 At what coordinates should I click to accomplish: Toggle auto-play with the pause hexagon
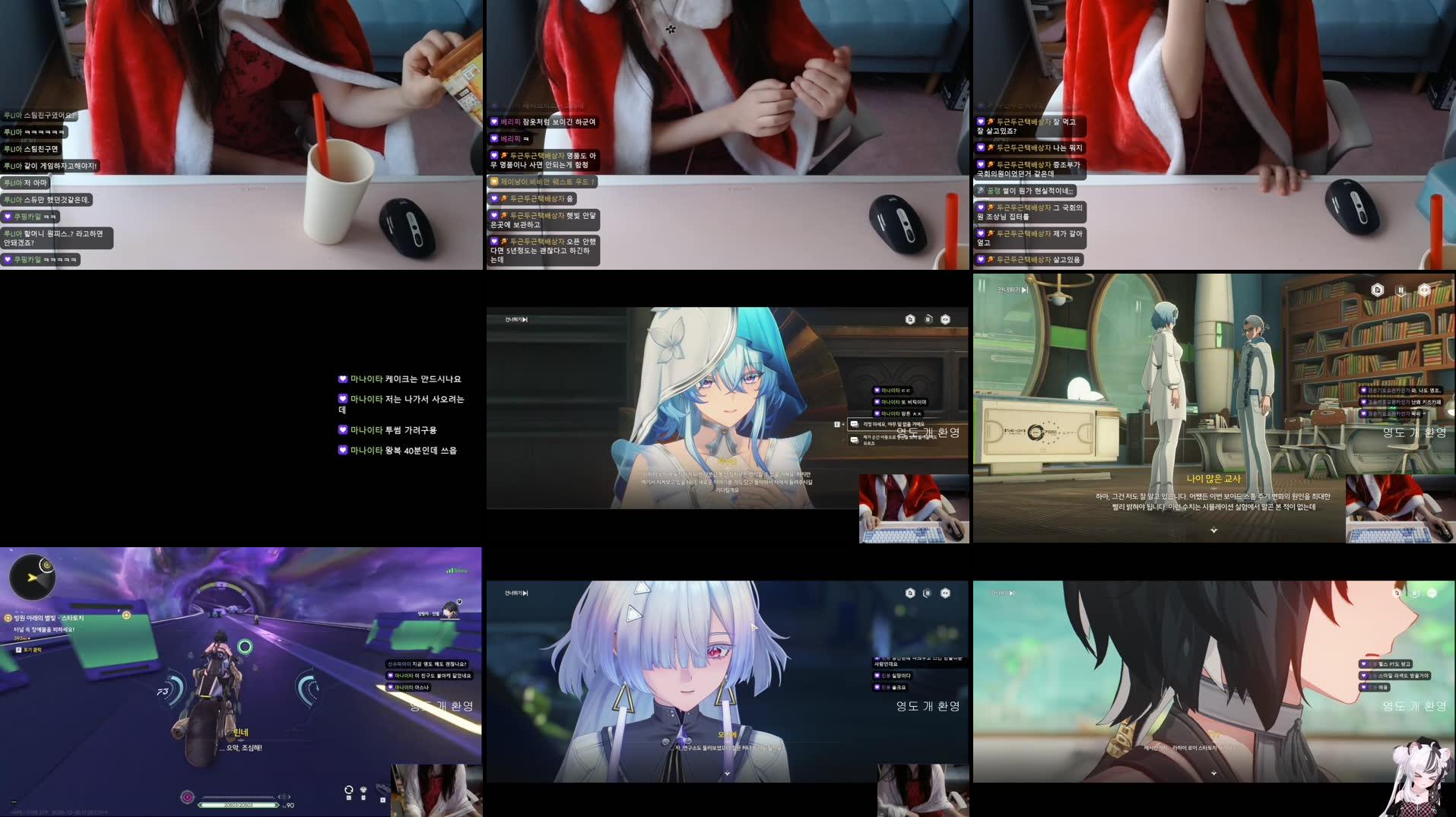tap(928, 318)
